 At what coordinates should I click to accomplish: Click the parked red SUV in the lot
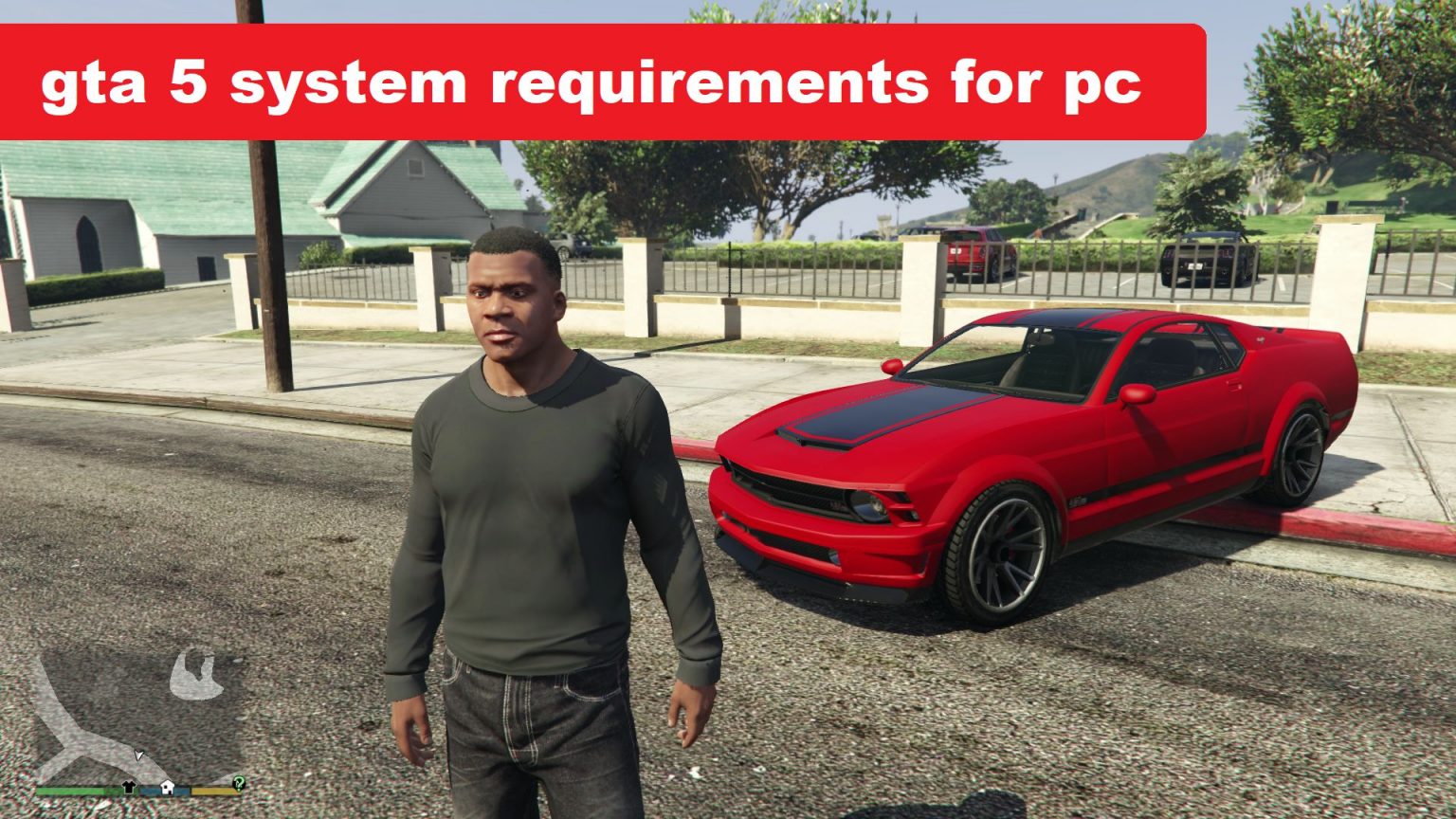coord(976,256)
